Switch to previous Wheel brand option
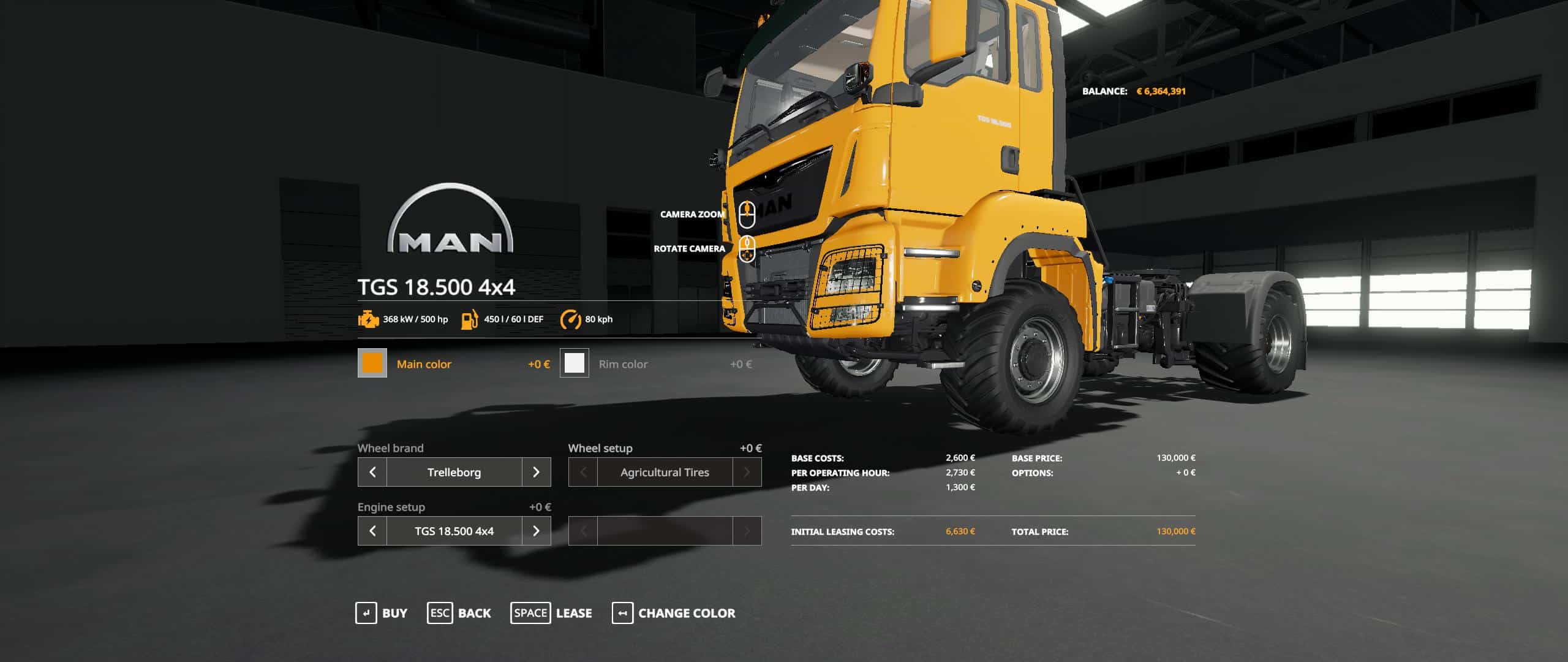Viewport: 1568px width, 662px height. pyautogui.click(x=372, y=472)
